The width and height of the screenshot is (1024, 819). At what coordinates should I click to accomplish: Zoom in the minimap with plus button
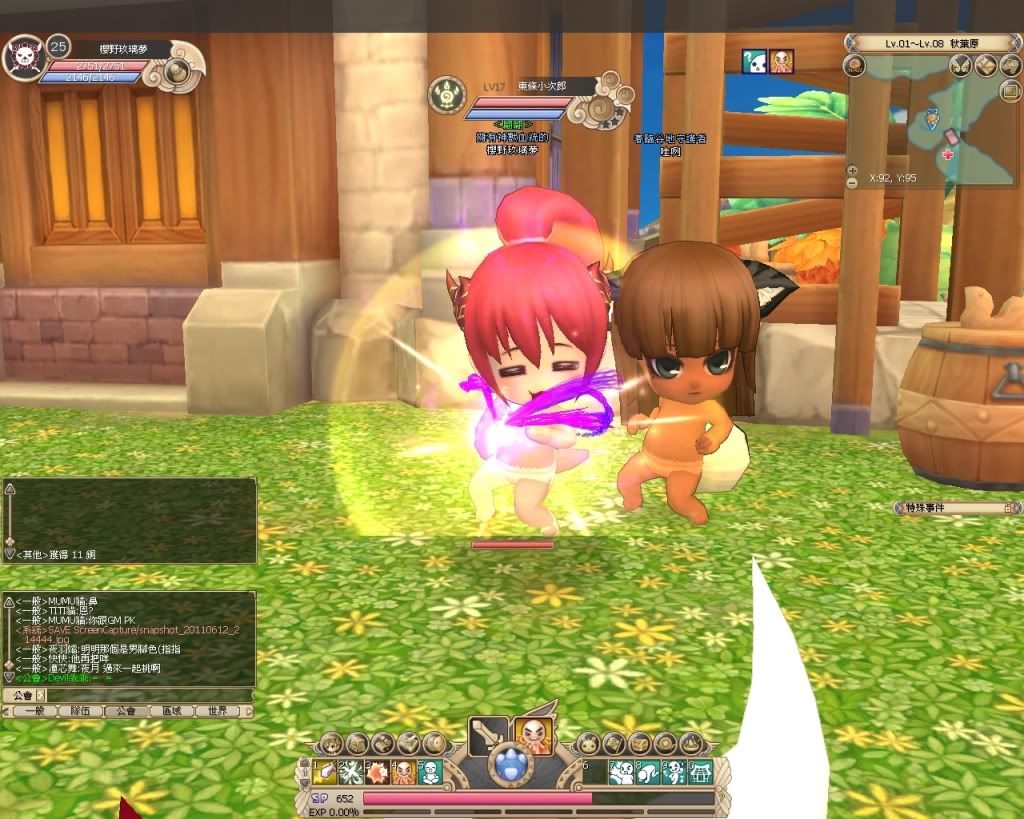click(851, 170)
